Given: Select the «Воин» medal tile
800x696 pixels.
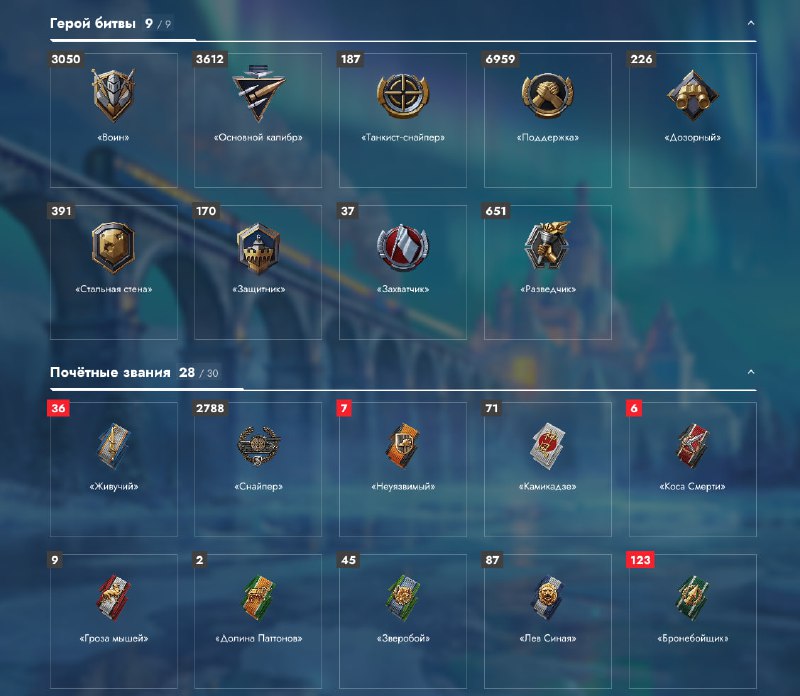Looking at the screenshot, I should (113, 120).
